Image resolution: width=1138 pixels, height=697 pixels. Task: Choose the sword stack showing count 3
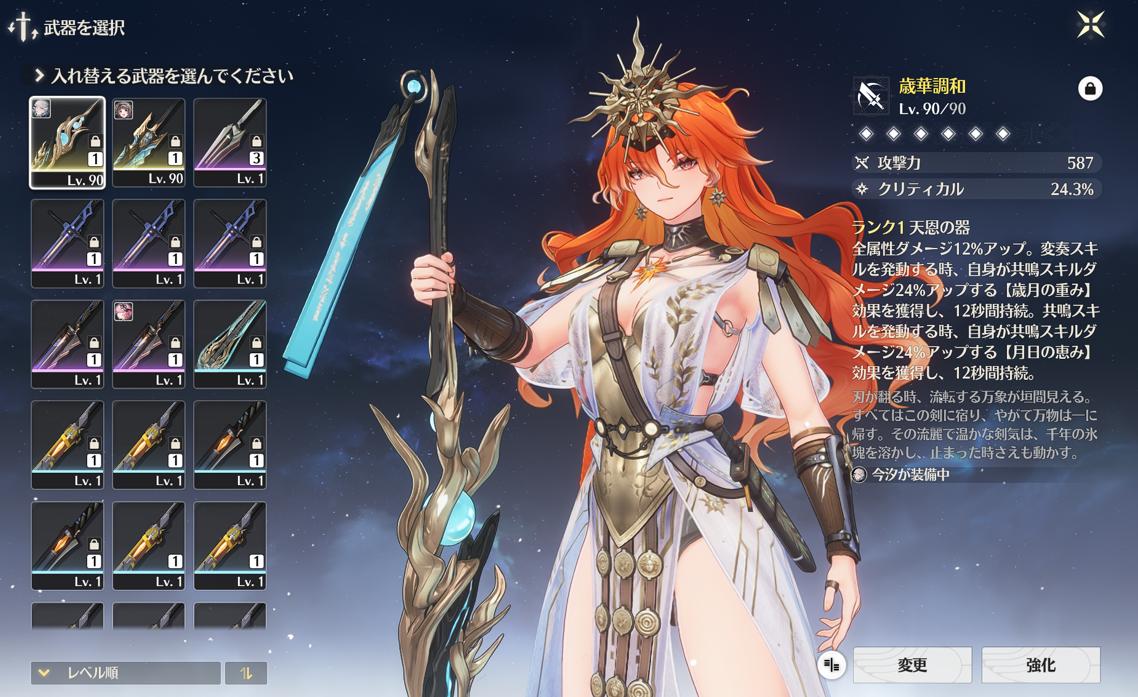(x=229, y=142)
